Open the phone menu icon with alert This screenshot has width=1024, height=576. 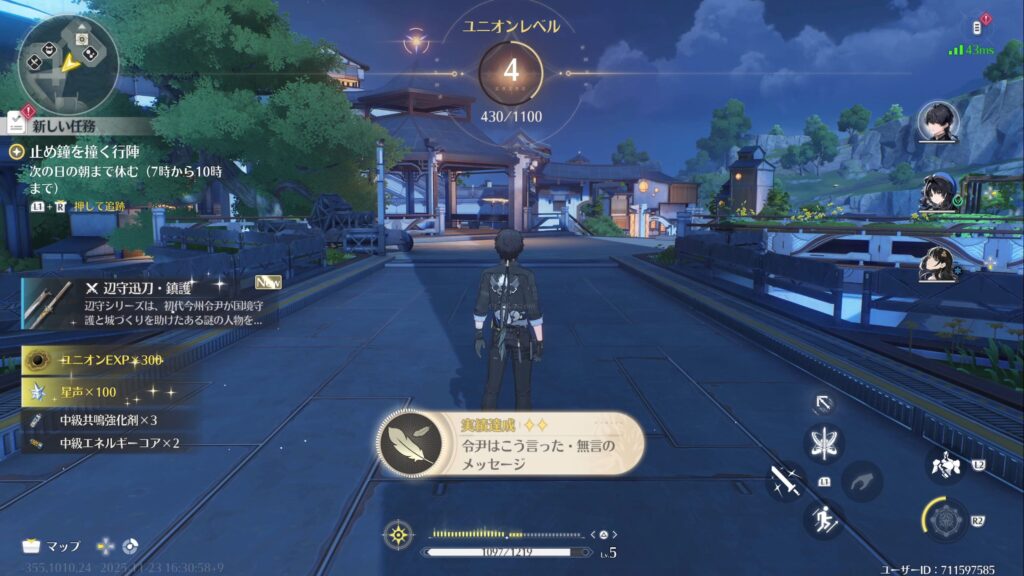(x=980, y=27)
